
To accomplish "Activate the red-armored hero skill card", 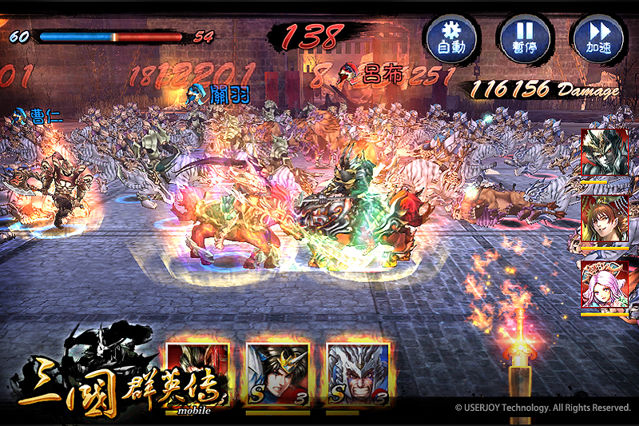I will [198, 376].
